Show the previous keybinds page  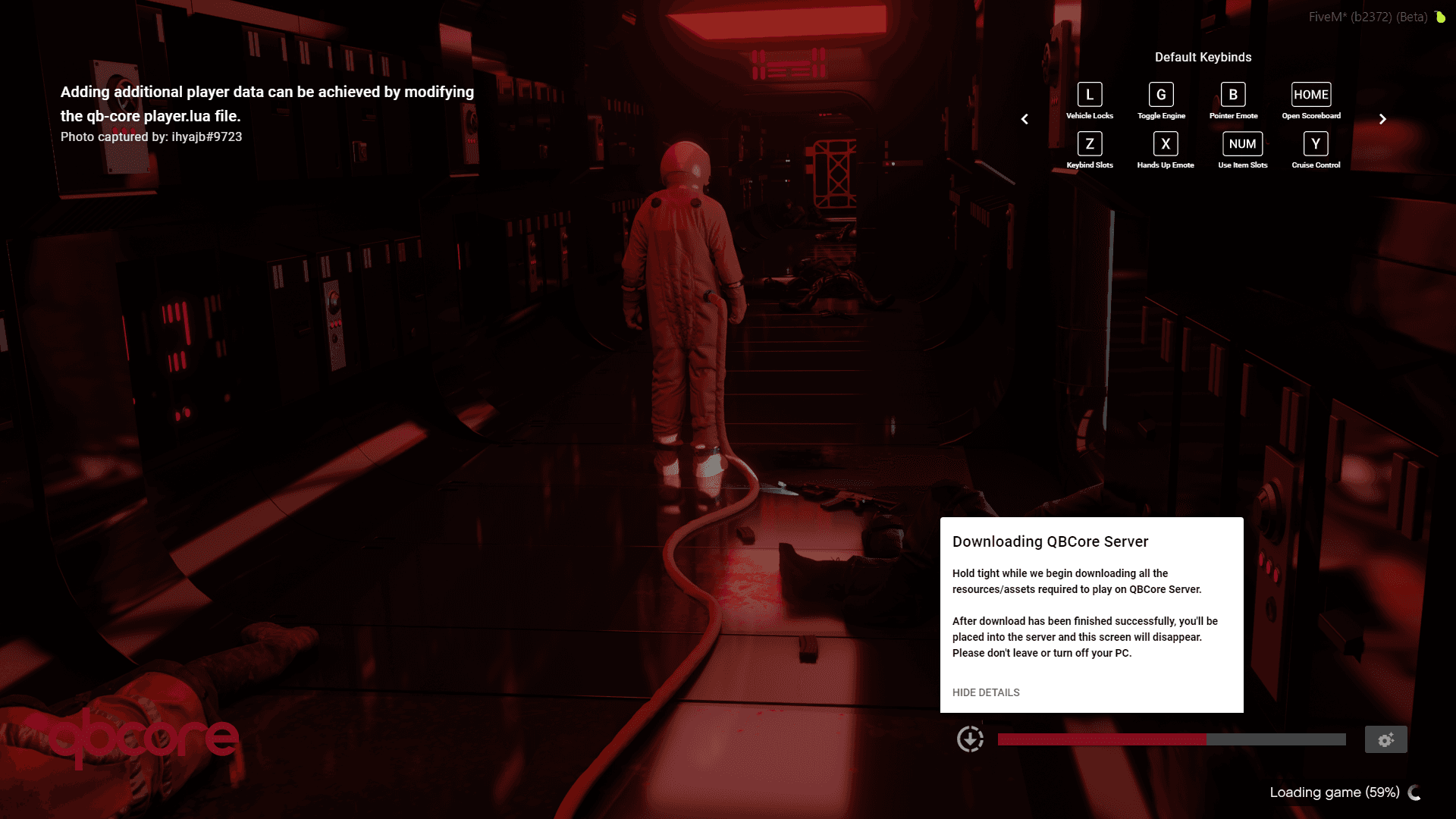[1025, 119]
